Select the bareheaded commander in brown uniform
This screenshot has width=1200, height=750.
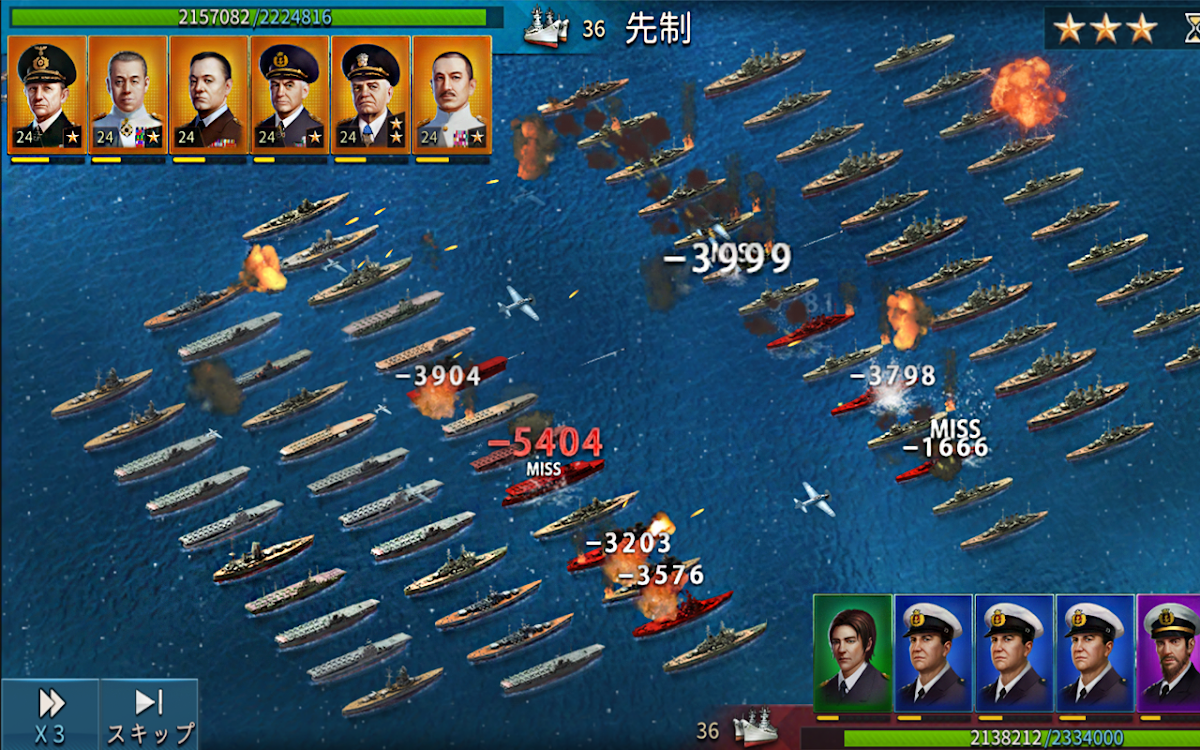(x=208, y=94)
